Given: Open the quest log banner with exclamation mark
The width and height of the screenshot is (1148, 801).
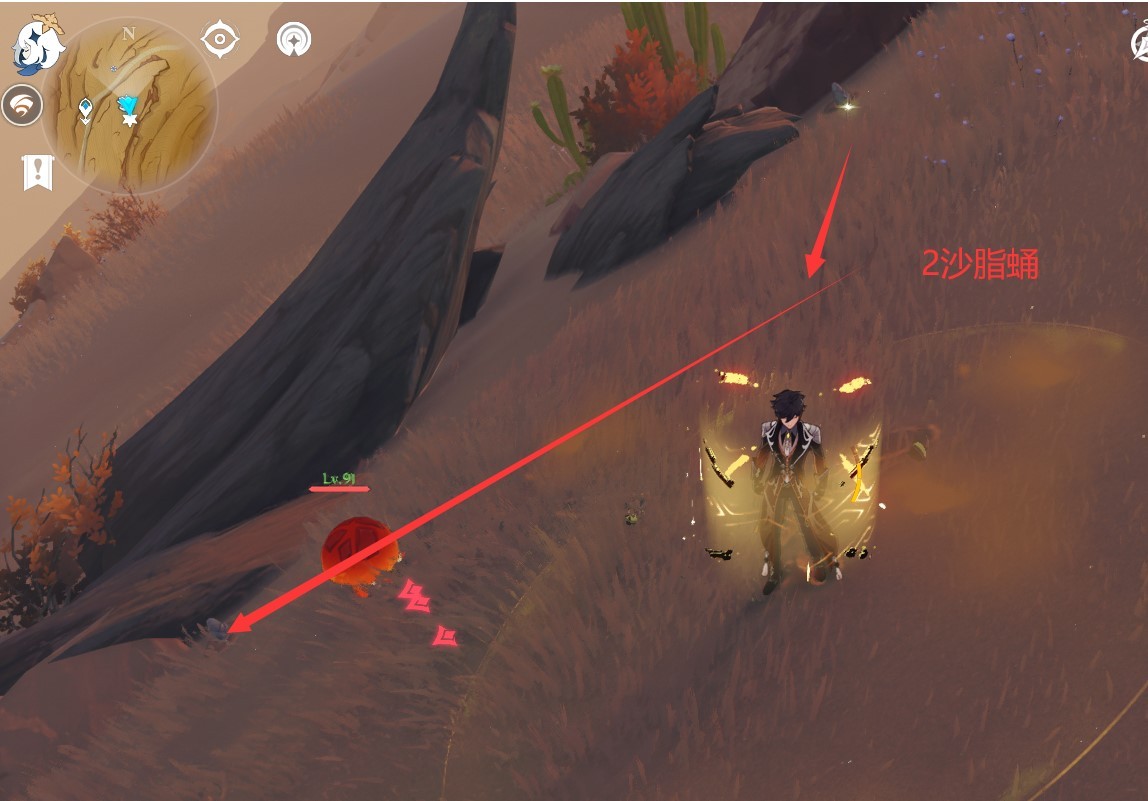Looking at the screenshot, I should (x=37, y=172).
